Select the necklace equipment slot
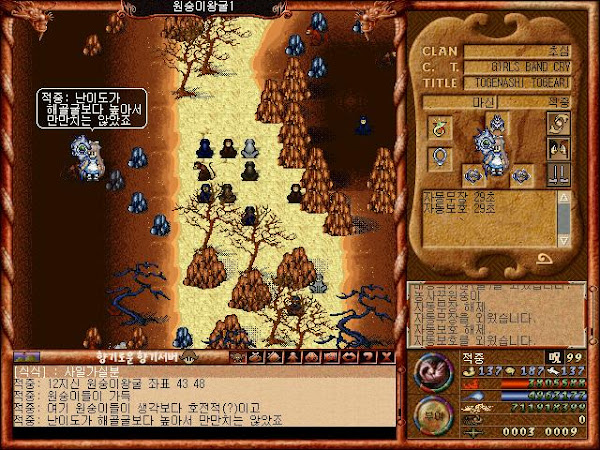The image size is (600, 450). click(438, 127)
